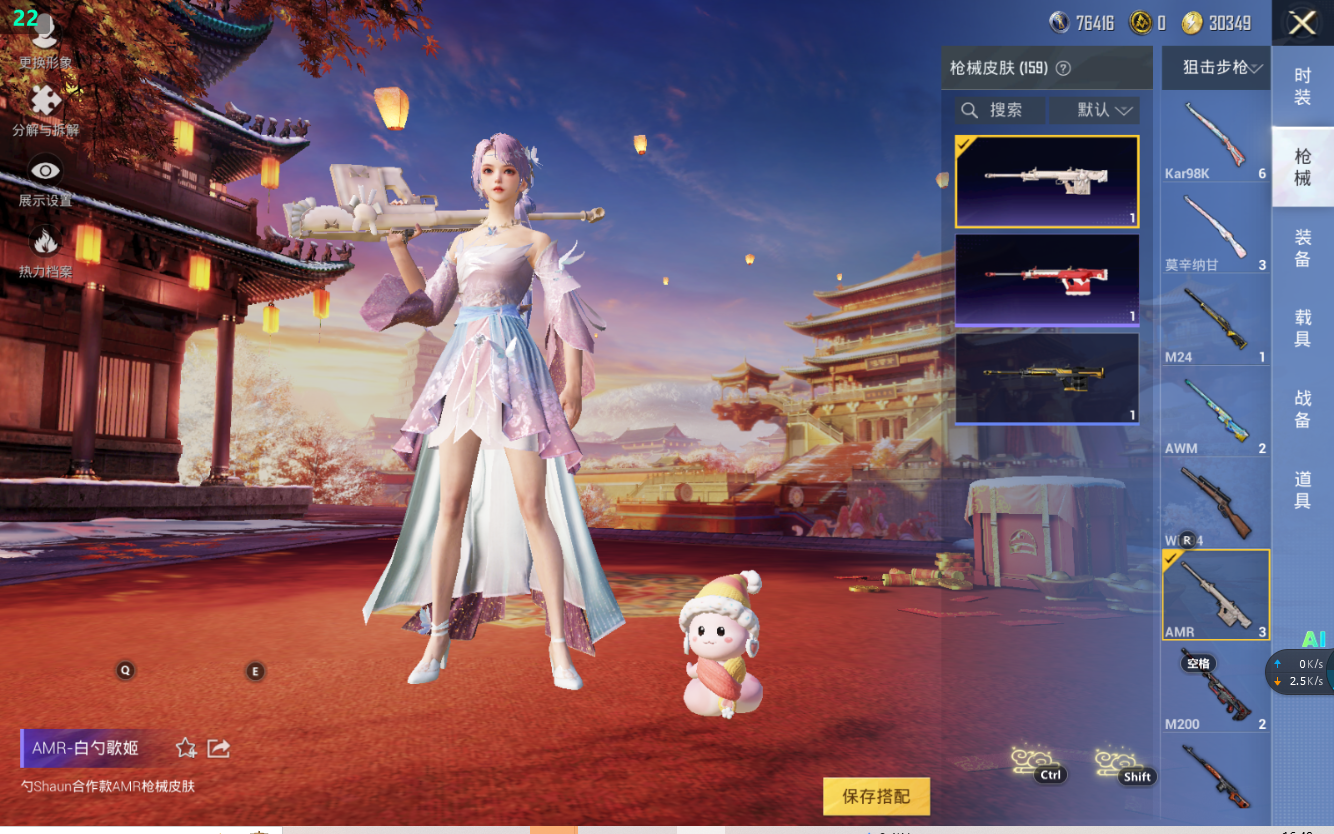1334x834 pixels.
Task: Choose the black and gold AMR skin
Action: tap(1047, 377)
